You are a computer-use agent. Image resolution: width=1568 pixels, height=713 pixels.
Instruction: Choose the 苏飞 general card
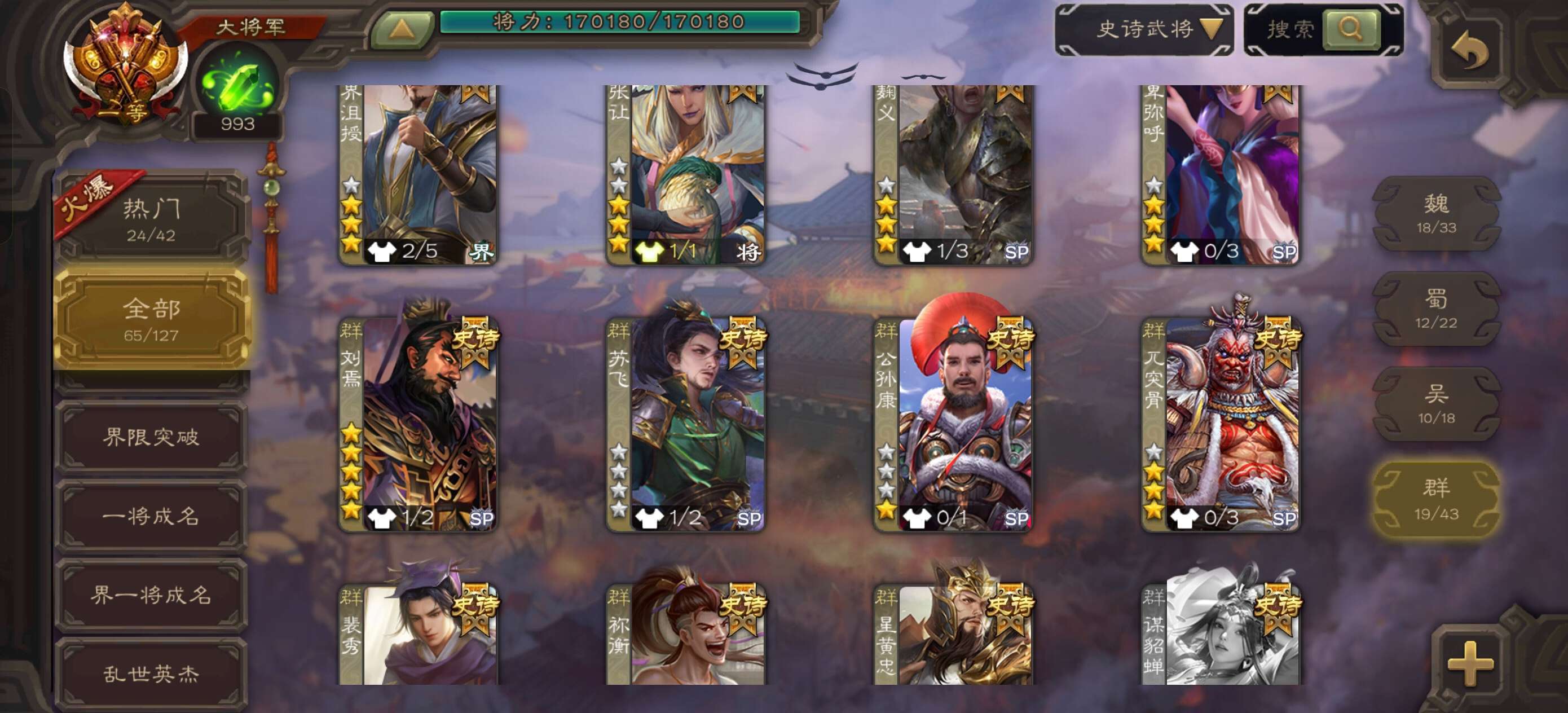(686, 424)
